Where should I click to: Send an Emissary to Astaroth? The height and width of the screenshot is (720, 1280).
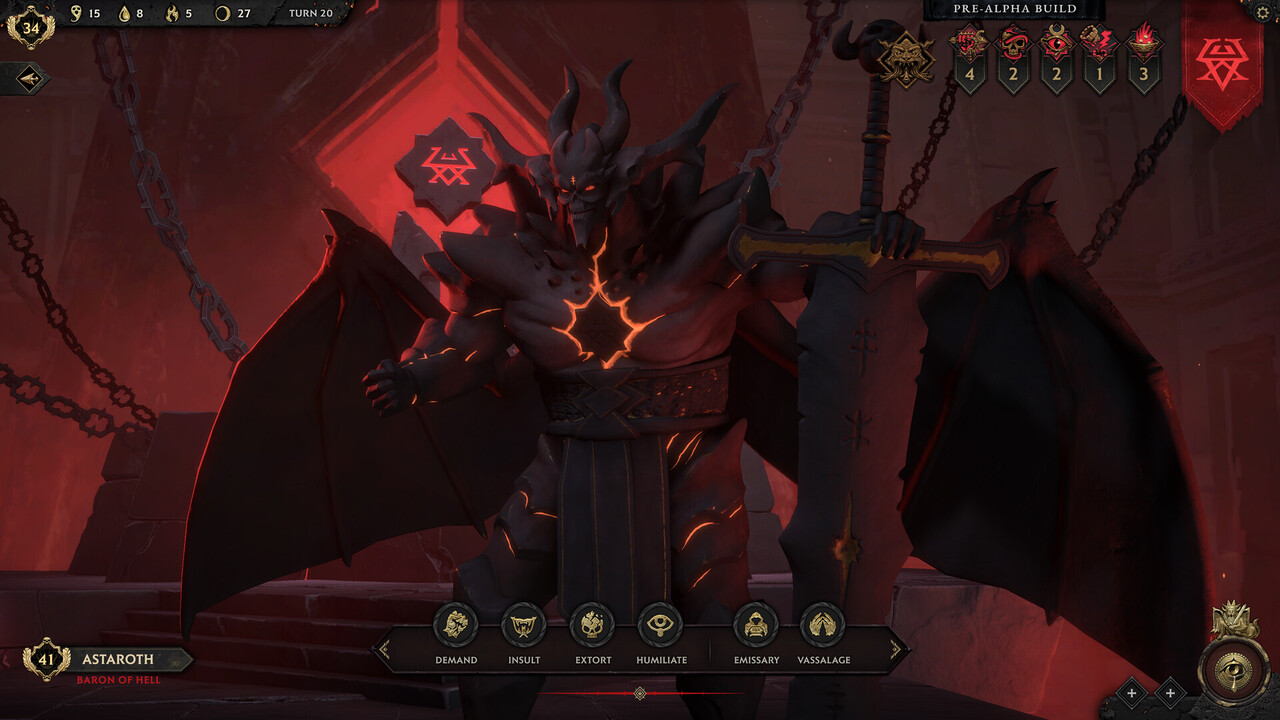pyautogui.click(x=755, y=626)
